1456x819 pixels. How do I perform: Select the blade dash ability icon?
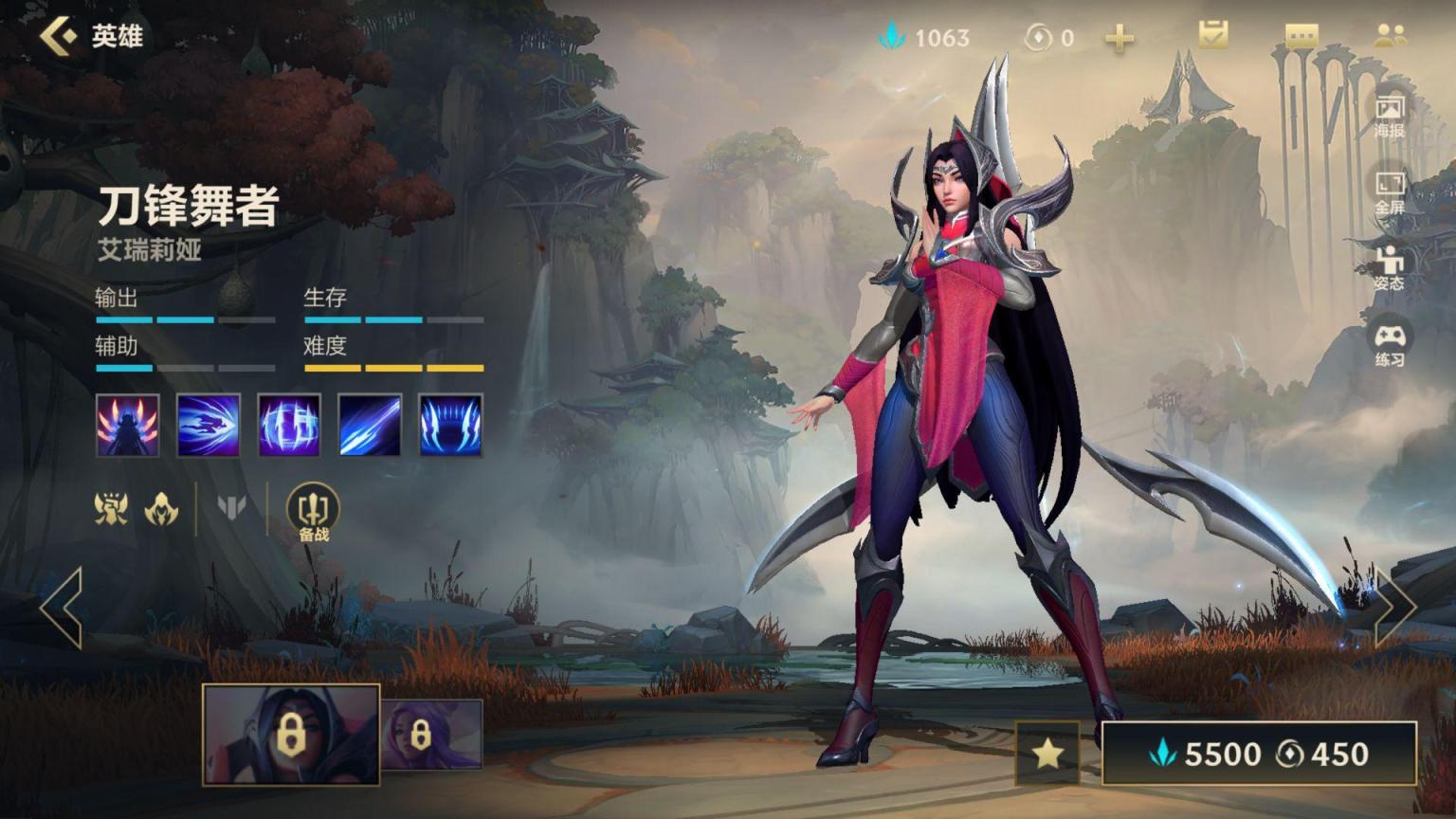209,426
